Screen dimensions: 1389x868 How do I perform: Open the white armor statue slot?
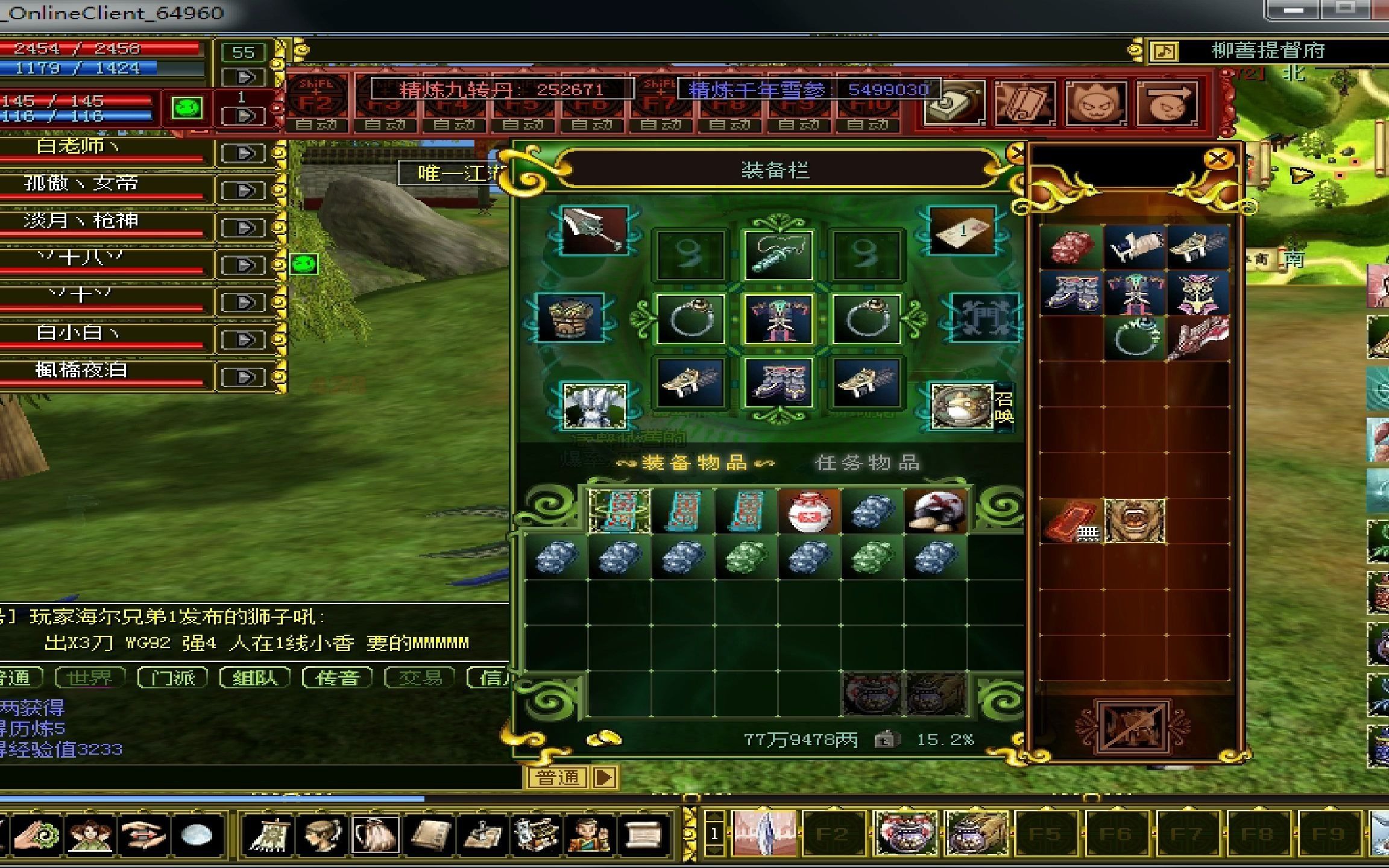tap(594, 406)
